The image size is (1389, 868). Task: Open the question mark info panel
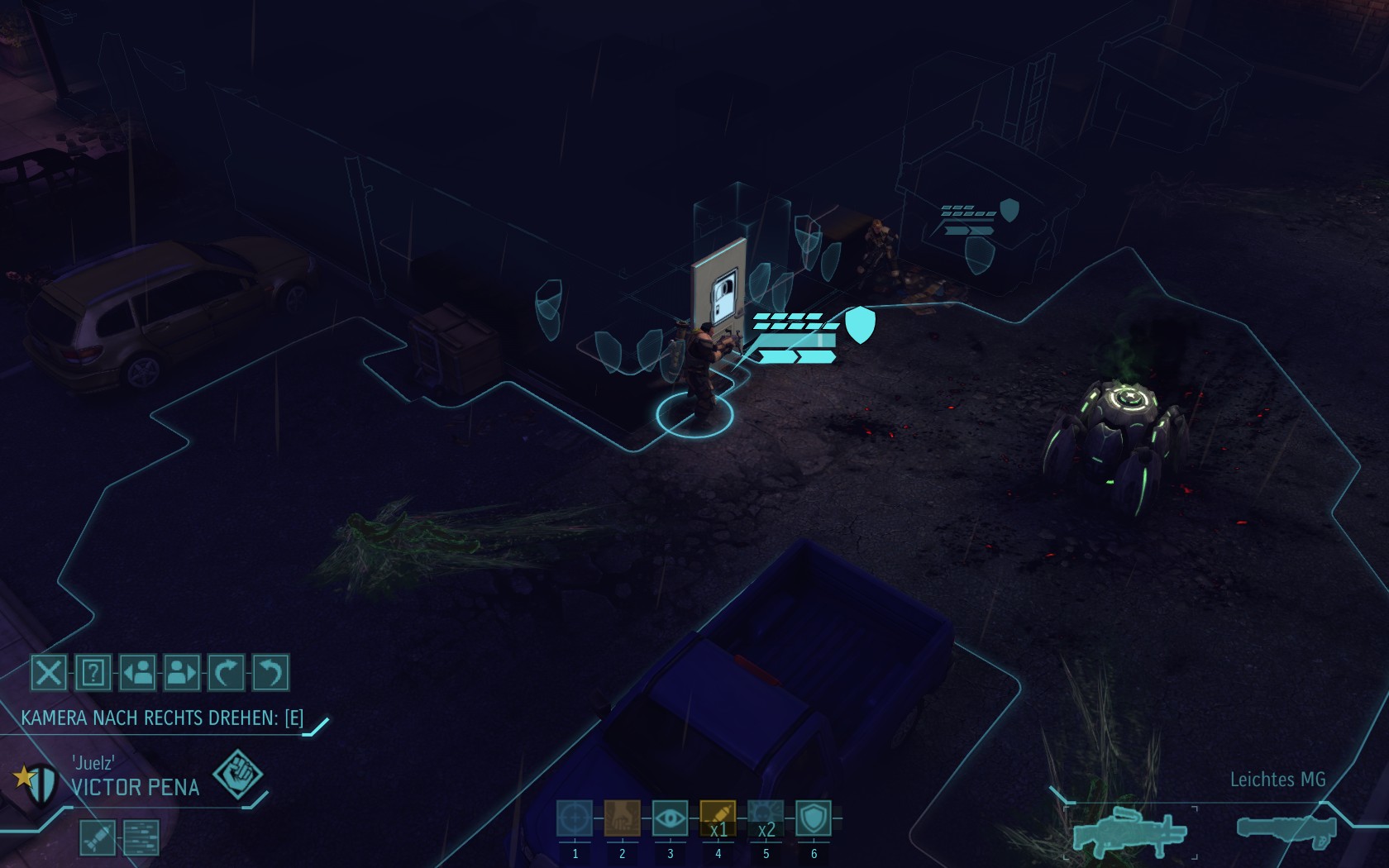point(93,673)
